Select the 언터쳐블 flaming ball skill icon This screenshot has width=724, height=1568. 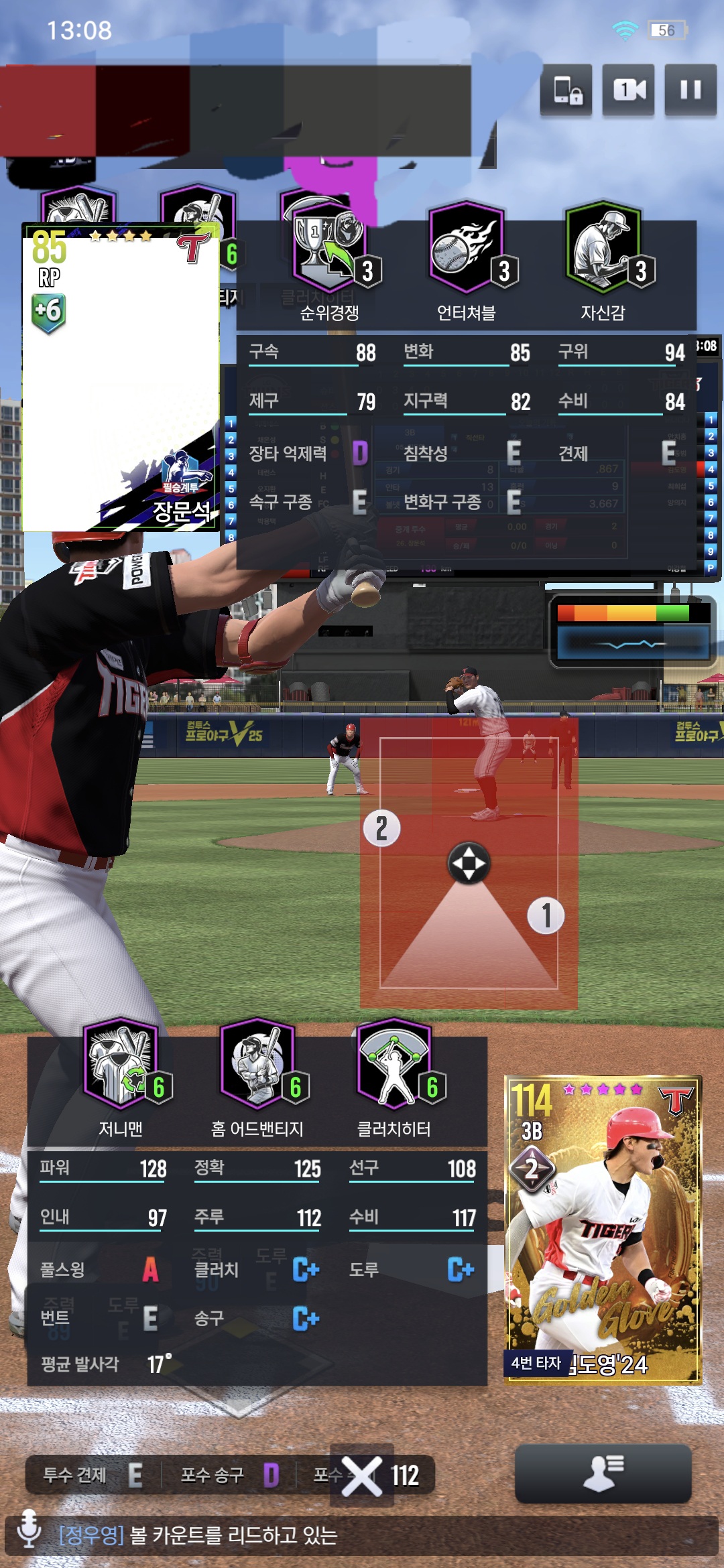click(467, 248)
